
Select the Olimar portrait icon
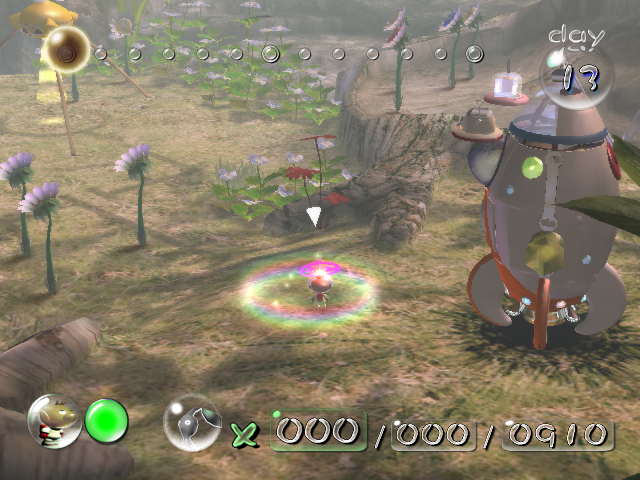pyautogui.click(x=54, y=420)
